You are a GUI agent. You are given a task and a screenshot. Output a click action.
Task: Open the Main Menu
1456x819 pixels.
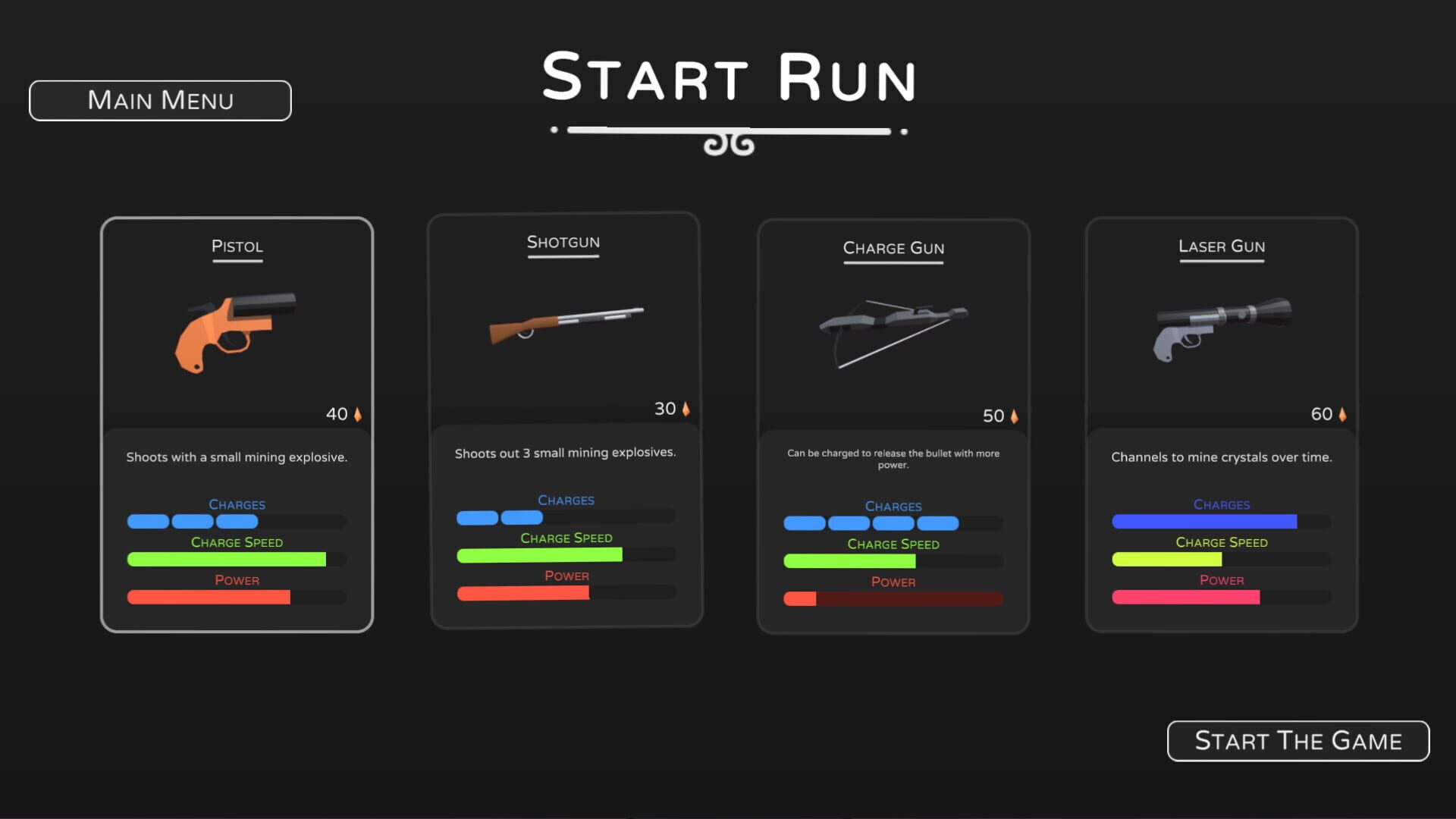[160, 99]
